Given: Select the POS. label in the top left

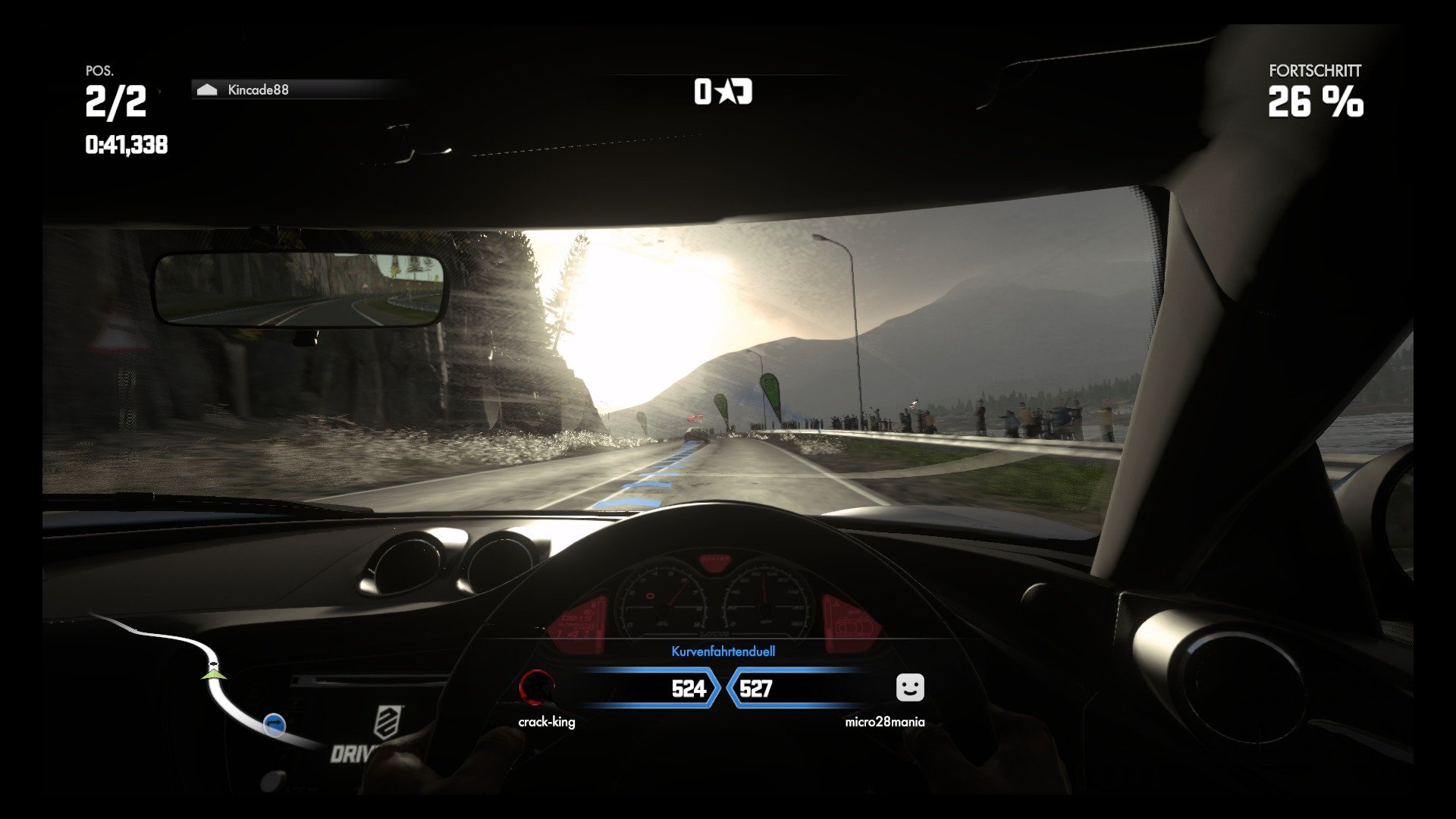Looking at the screenshot, I should pyautogui.click(x=101, y=71).
